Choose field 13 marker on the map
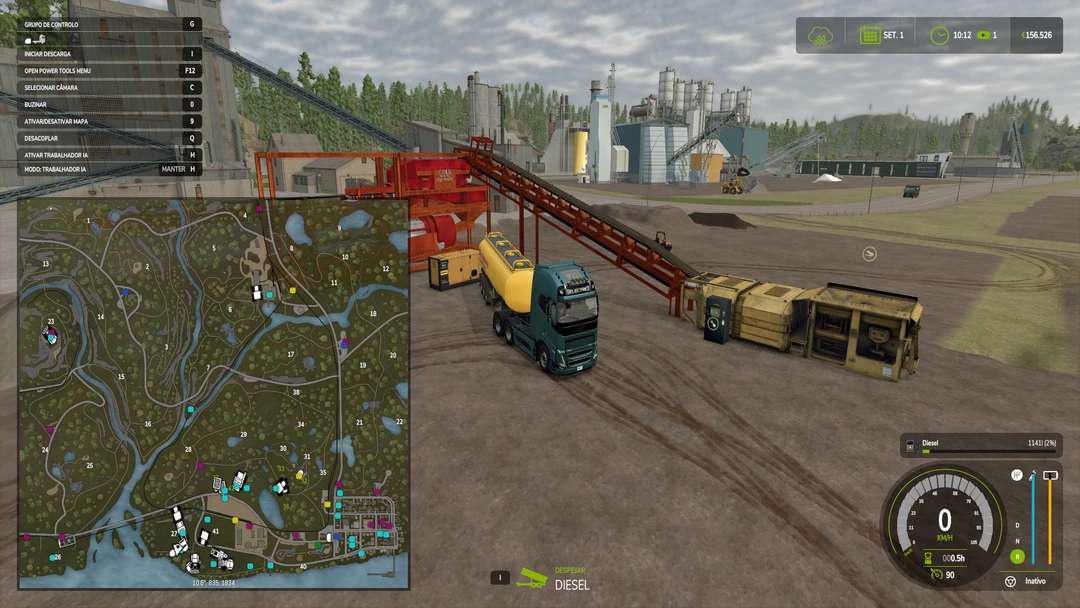1080x608 pixels. point(46,264)
